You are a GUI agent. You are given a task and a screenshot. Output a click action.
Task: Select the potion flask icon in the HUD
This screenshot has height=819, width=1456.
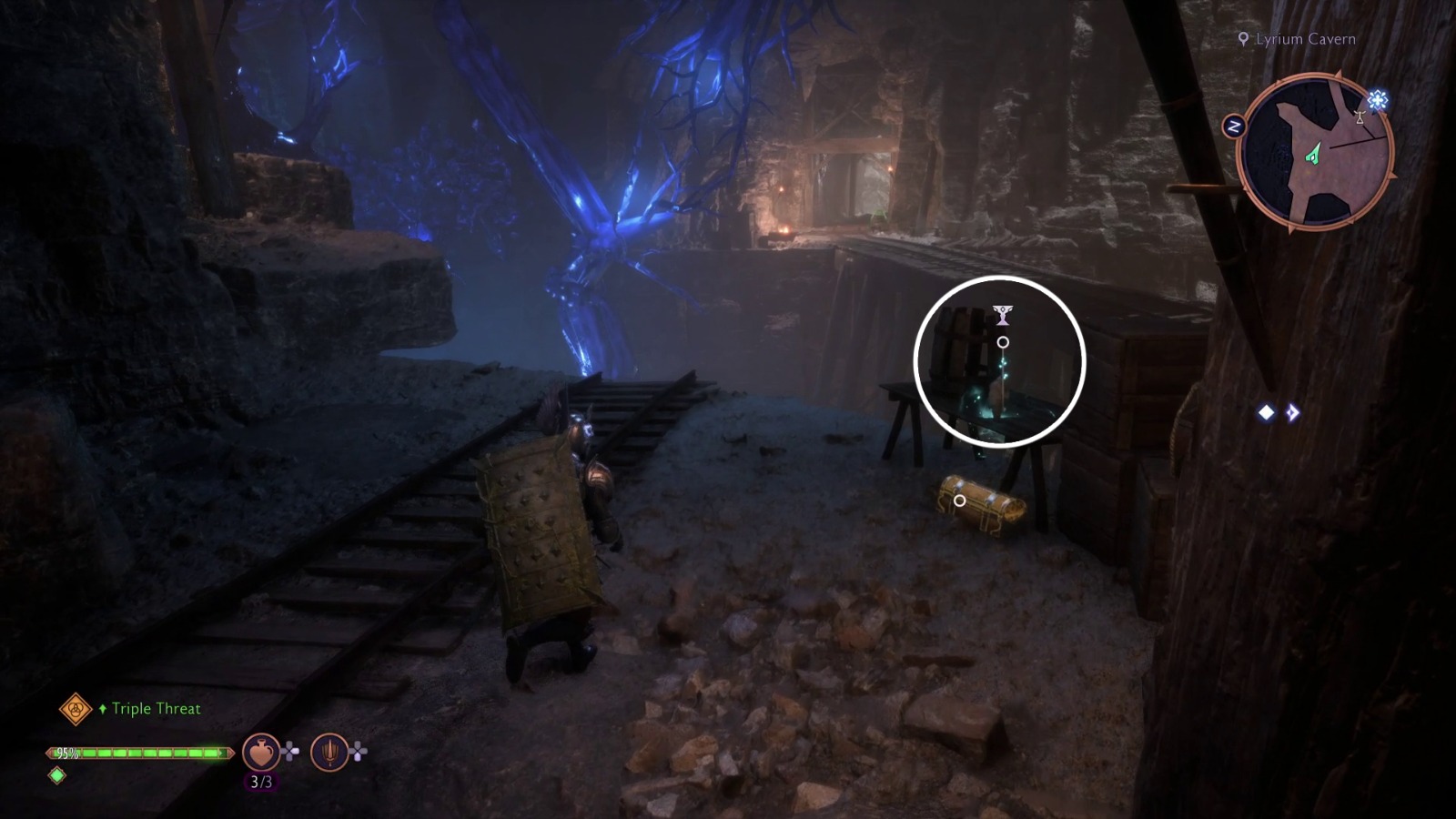tap(261, 752)
